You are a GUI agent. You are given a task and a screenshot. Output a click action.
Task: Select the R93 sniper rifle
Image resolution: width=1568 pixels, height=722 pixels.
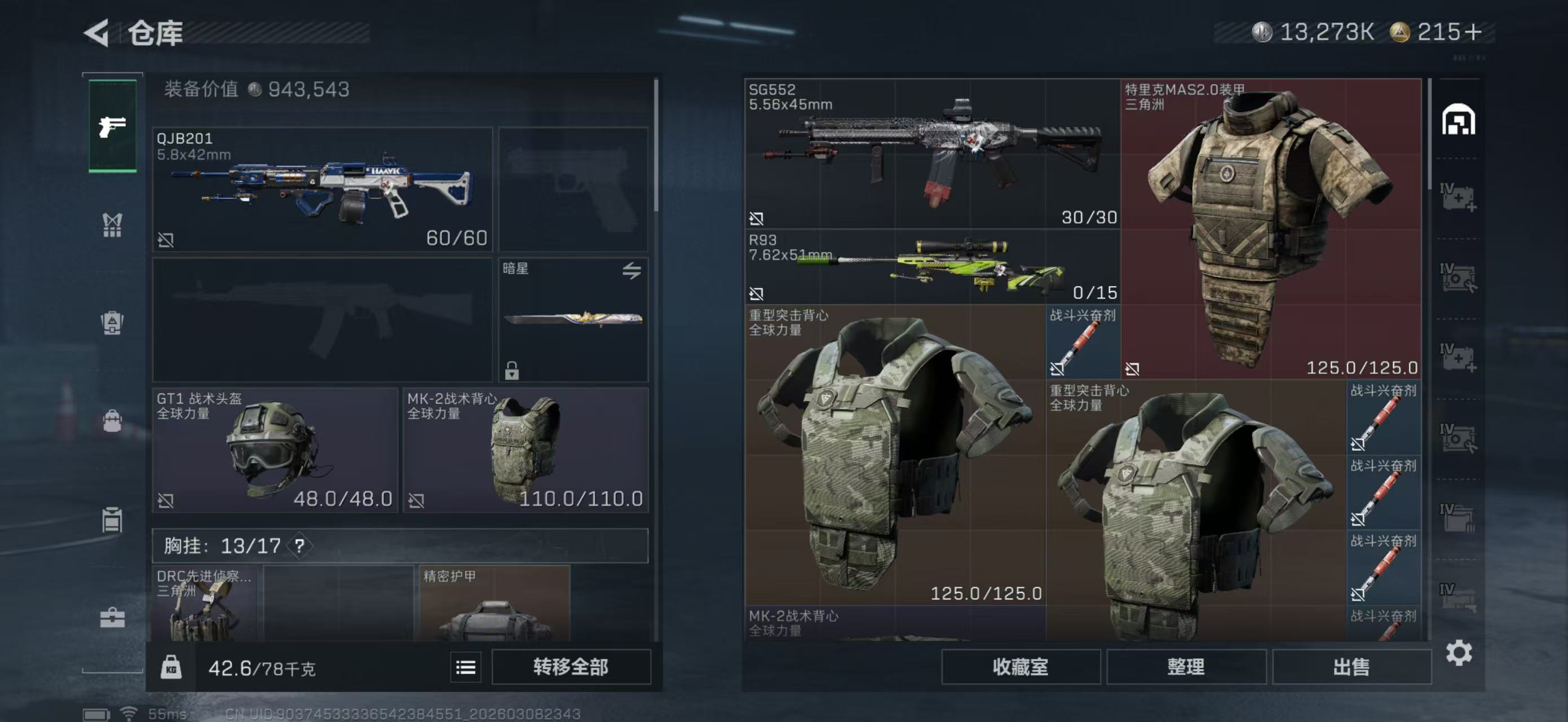click(x=932, y=267)
